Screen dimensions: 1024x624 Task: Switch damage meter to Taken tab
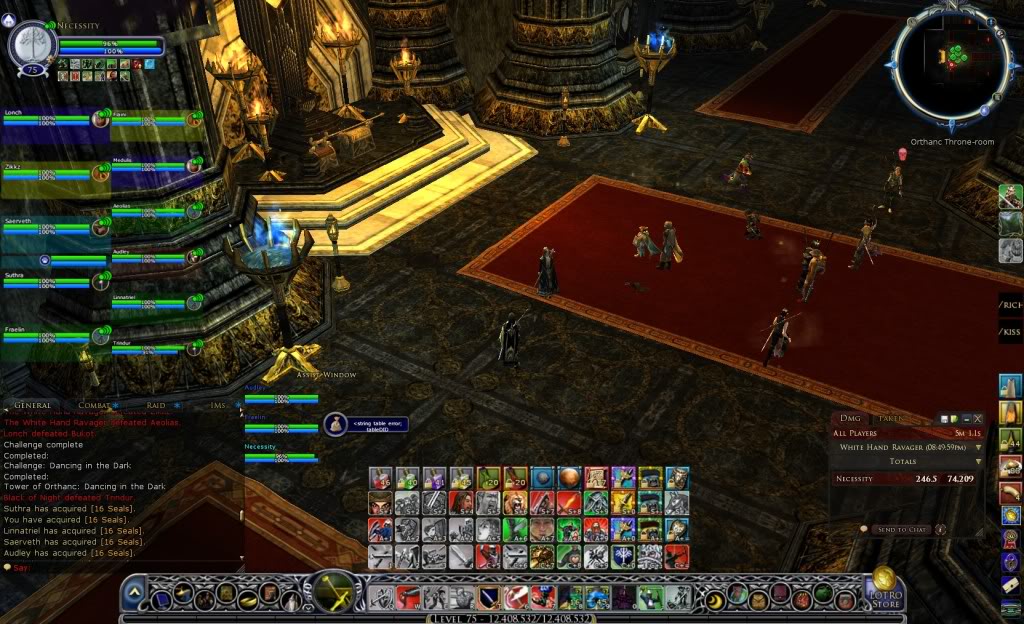coord(888,418)
